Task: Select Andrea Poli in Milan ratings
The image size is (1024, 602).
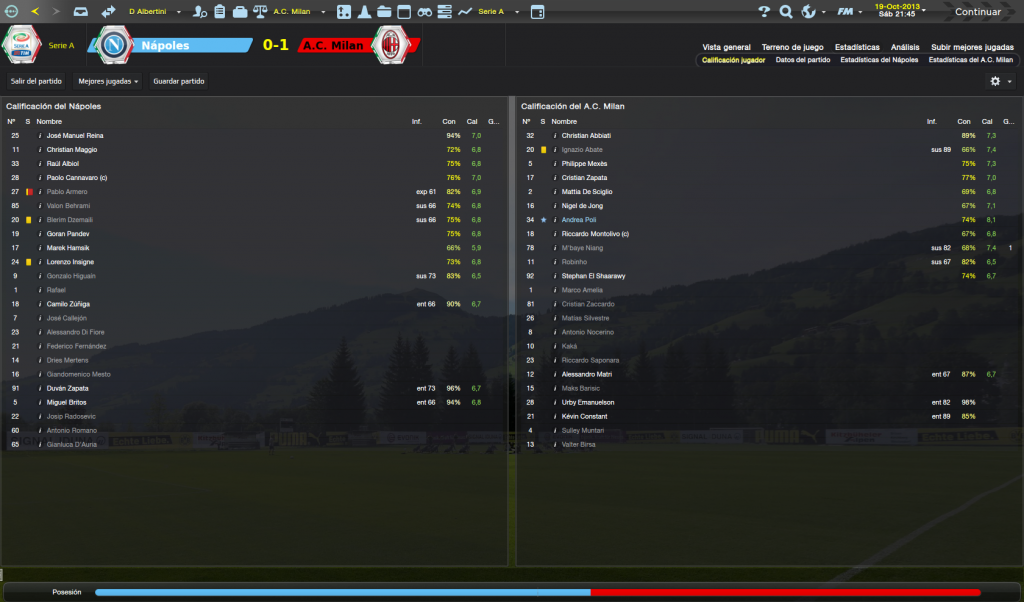Action: pyautogui.click(x=578, y=220)
